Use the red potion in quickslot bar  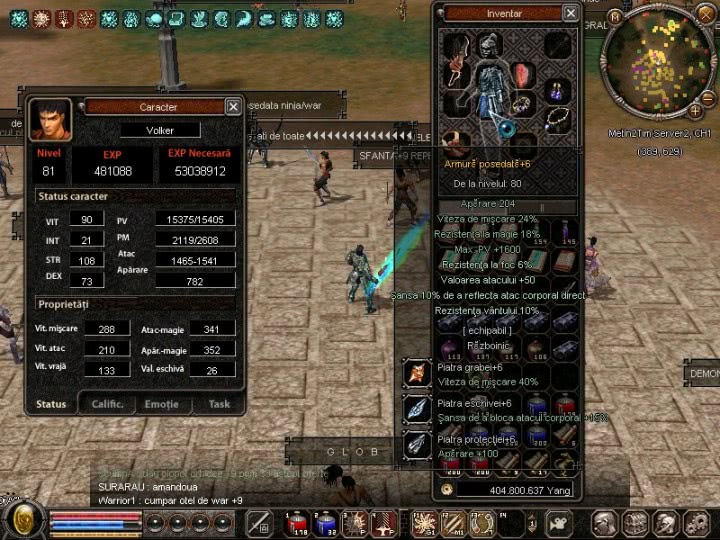click(x=297, y=522)
